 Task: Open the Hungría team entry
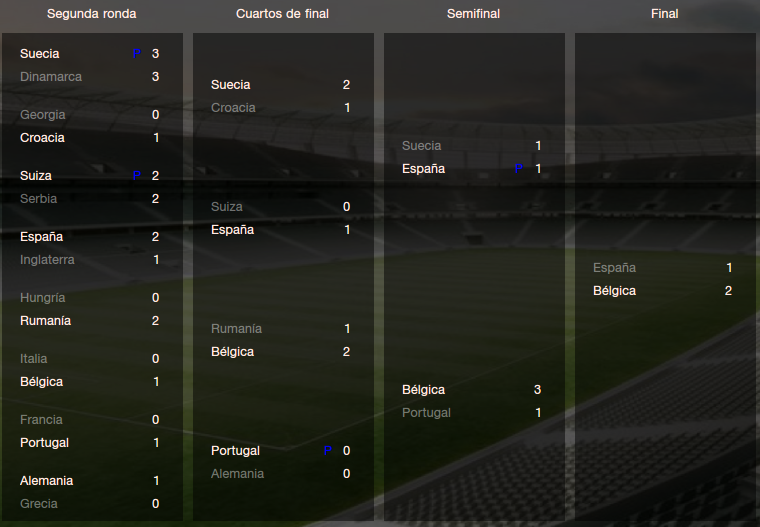pyautogui.click(x=43, y=298)
